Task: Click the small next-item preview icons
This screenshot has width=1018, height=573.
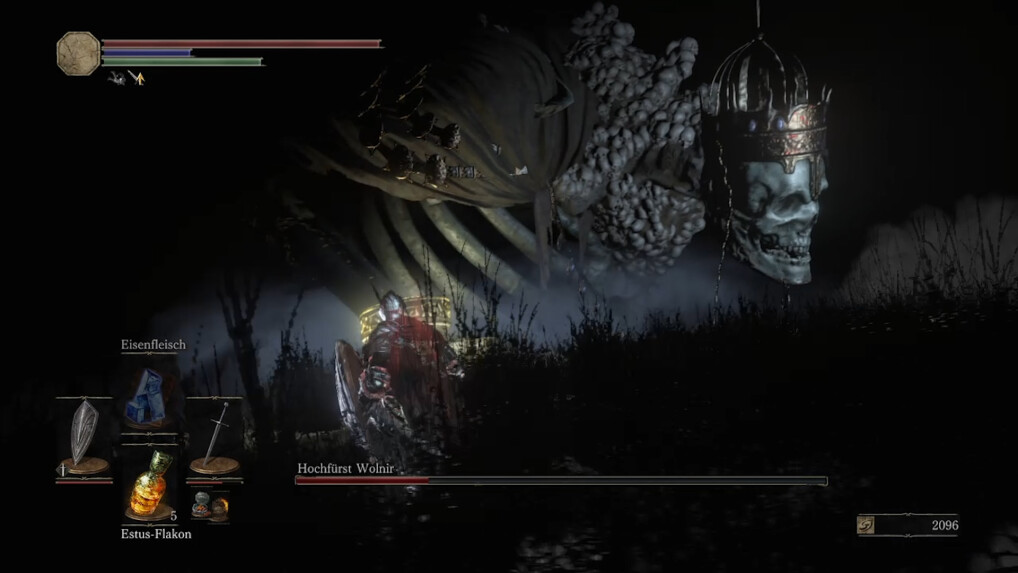Action: [209, 504]
